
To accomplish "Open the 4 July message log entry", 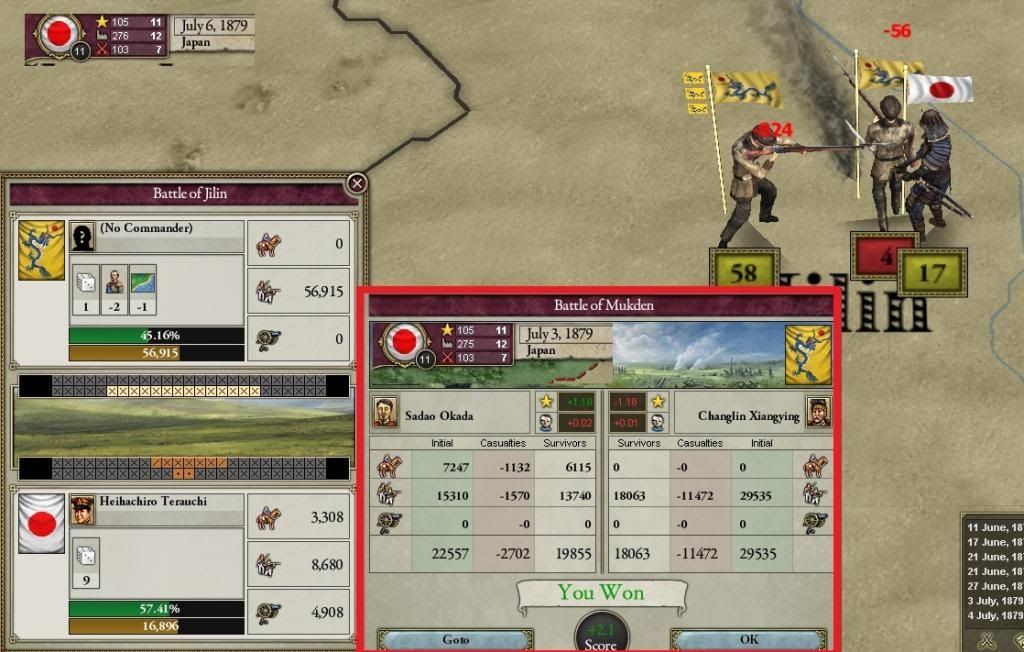I will tap(993, 616).
